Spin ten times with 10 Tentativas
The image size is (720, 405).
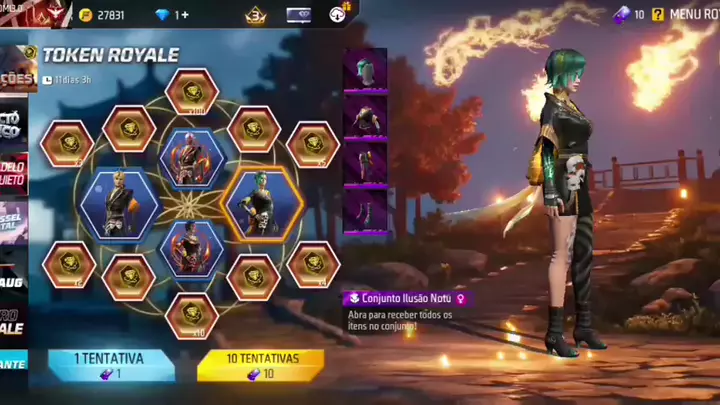tap(260, 365)
